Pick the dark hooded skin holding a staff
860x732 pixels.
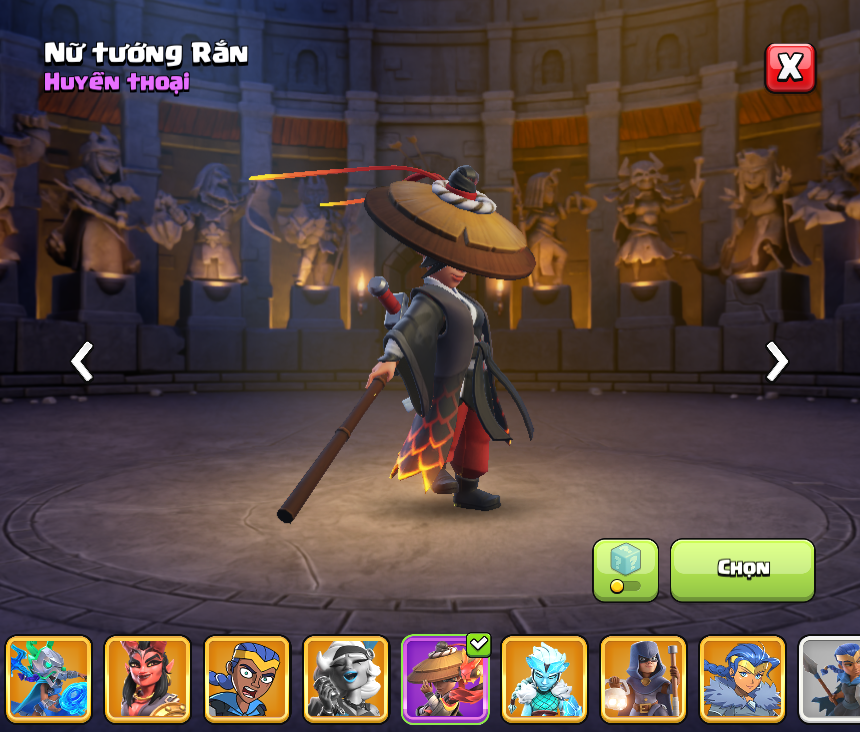tap(643, 679)
